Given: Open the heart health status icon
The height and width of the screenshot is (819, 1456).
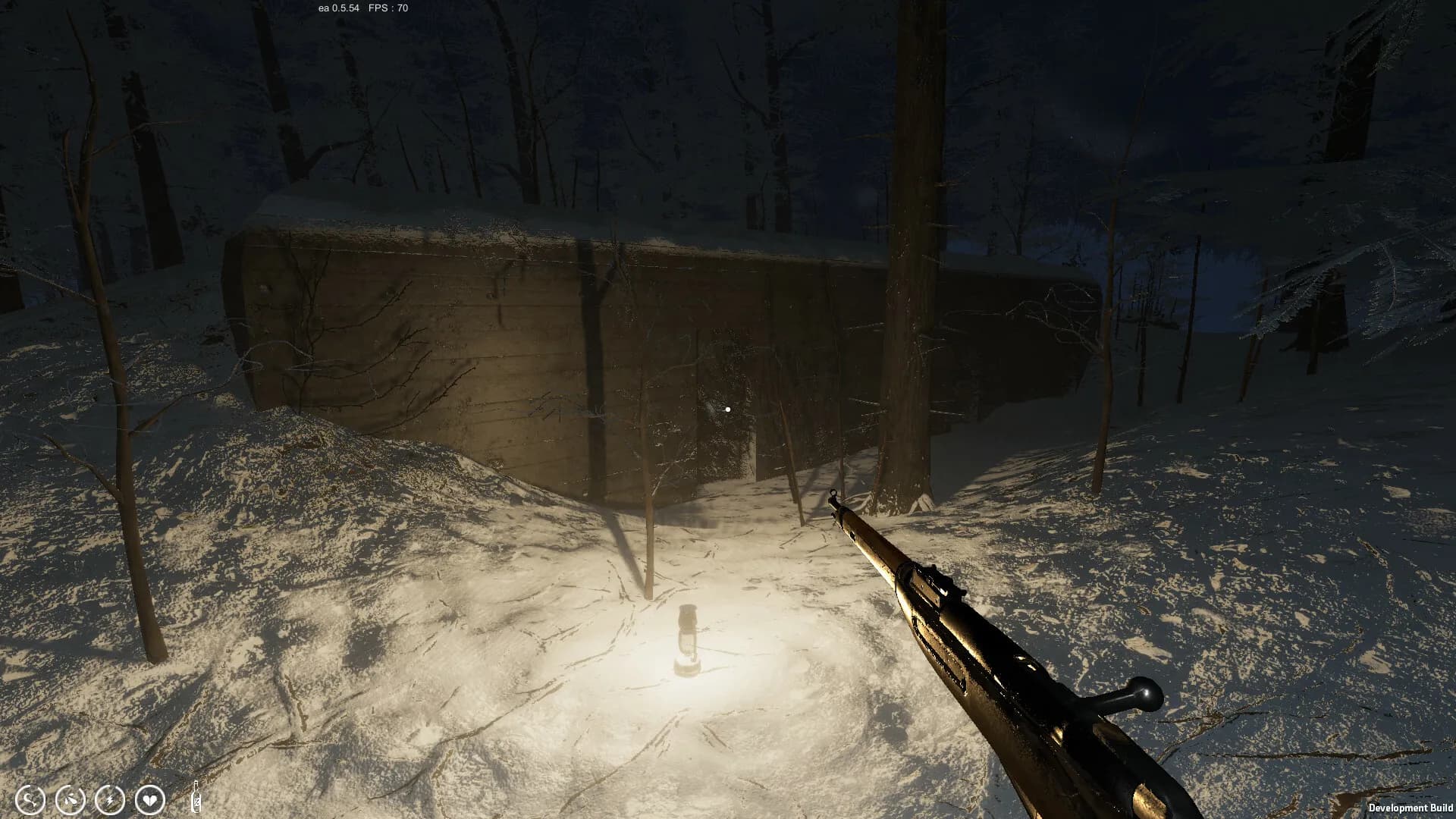Looking at the screenshot, I should tap(149, 799).
